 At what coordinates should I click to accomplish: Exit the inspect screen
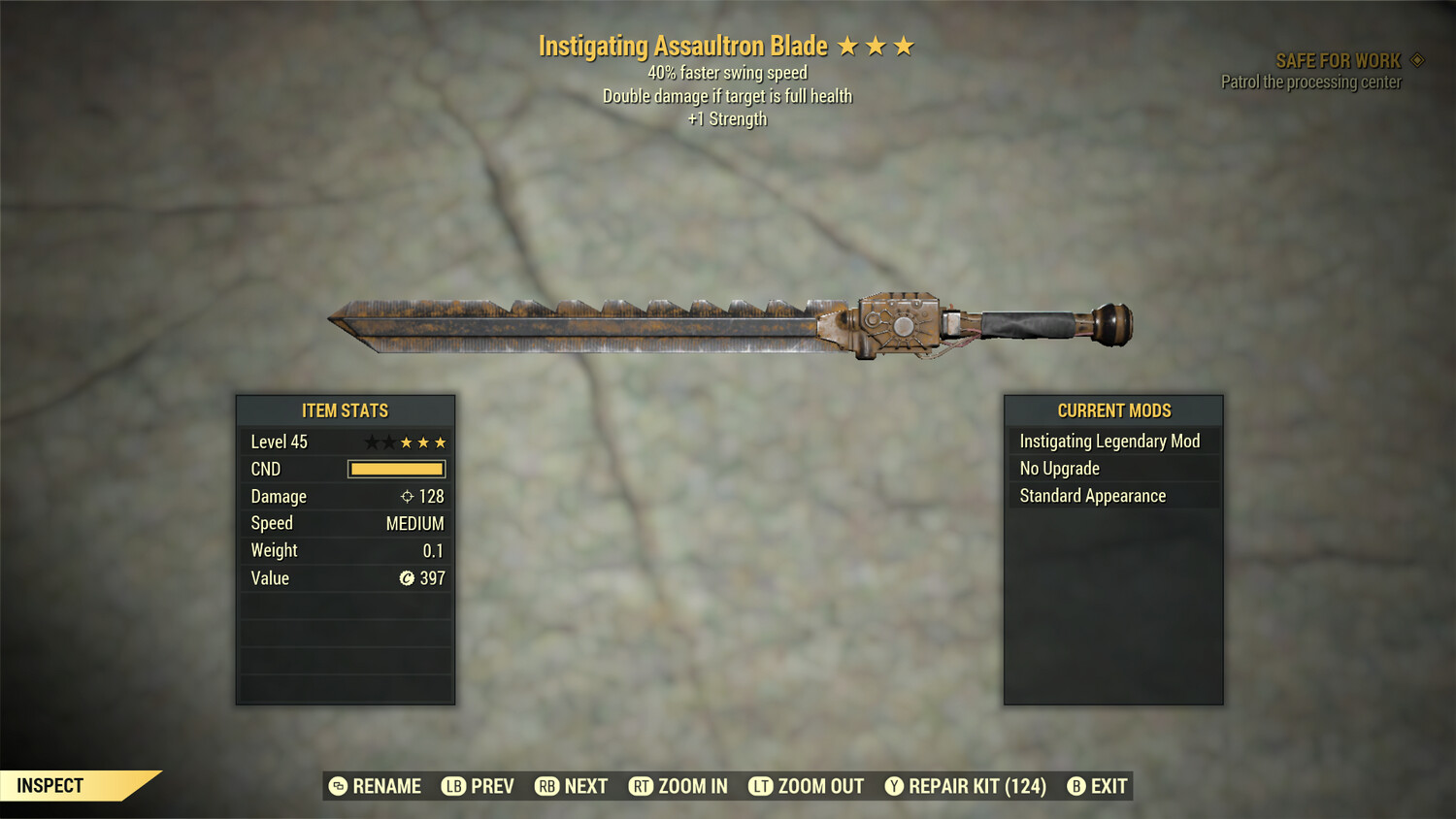point(1097,786)
